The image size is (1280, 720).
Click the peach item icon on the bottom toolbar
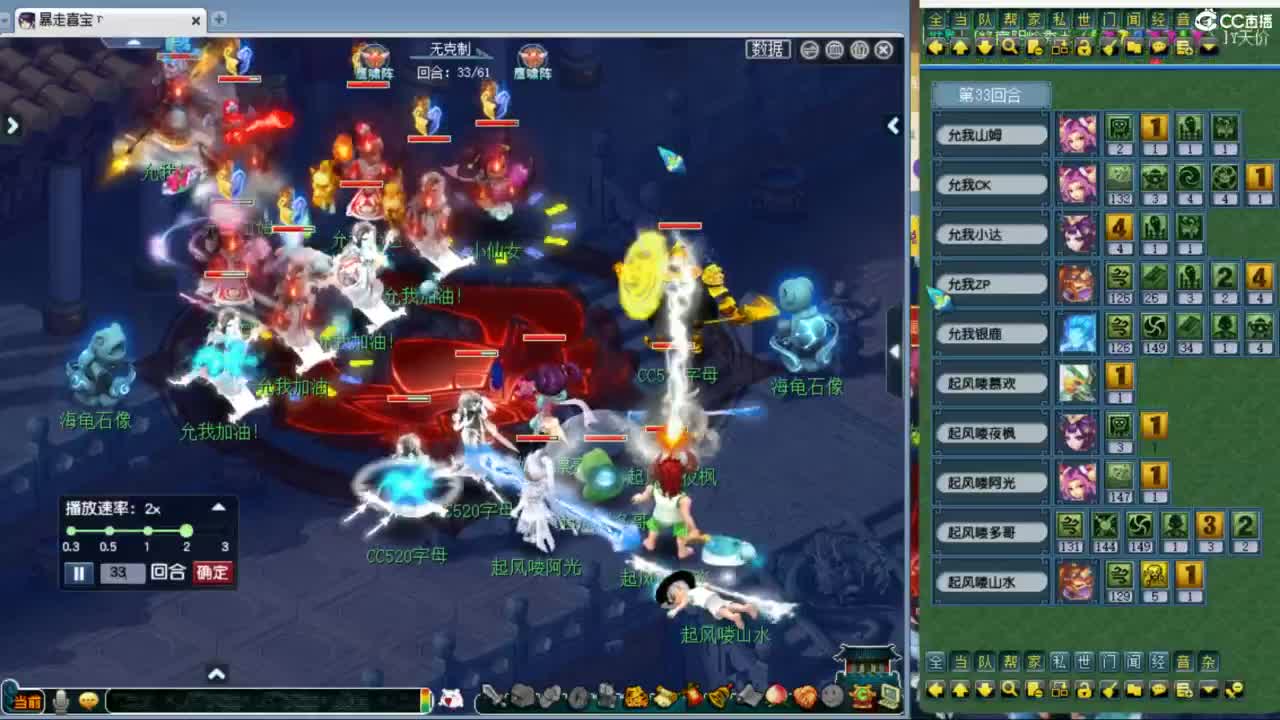pyautogui.click(x=775, y=696)
